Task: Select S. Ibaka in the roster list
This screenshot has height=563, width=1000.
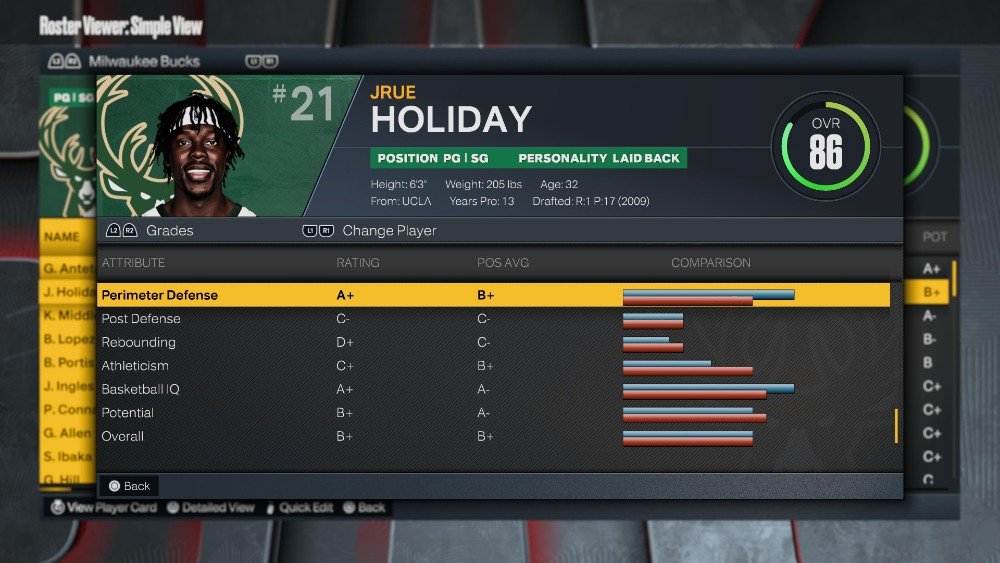Action: coord(68,457)
